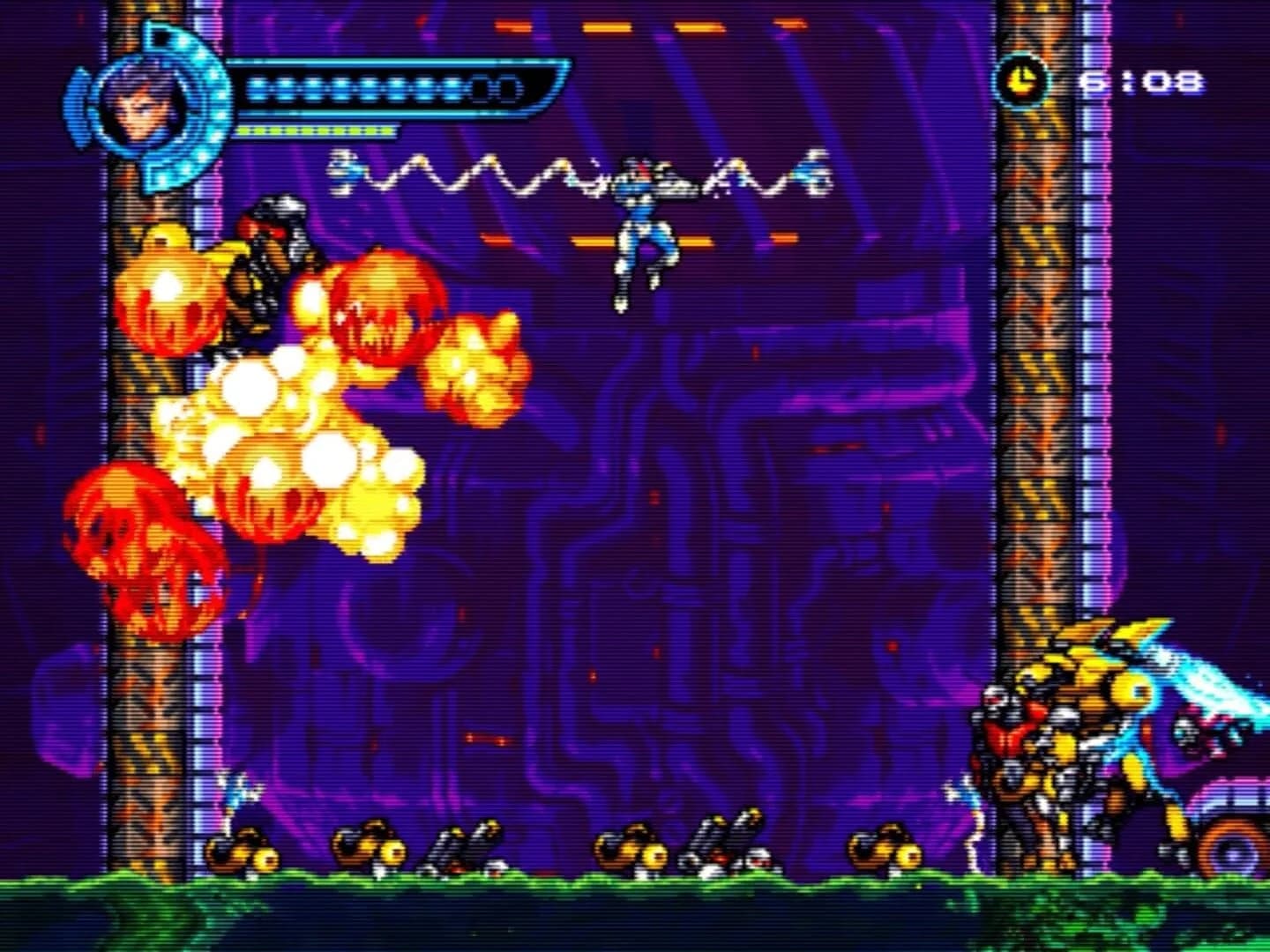Click the twin-barreled turret in the center floor
The height and width of the screenshot is (952, 1270).
click(467, 846)
